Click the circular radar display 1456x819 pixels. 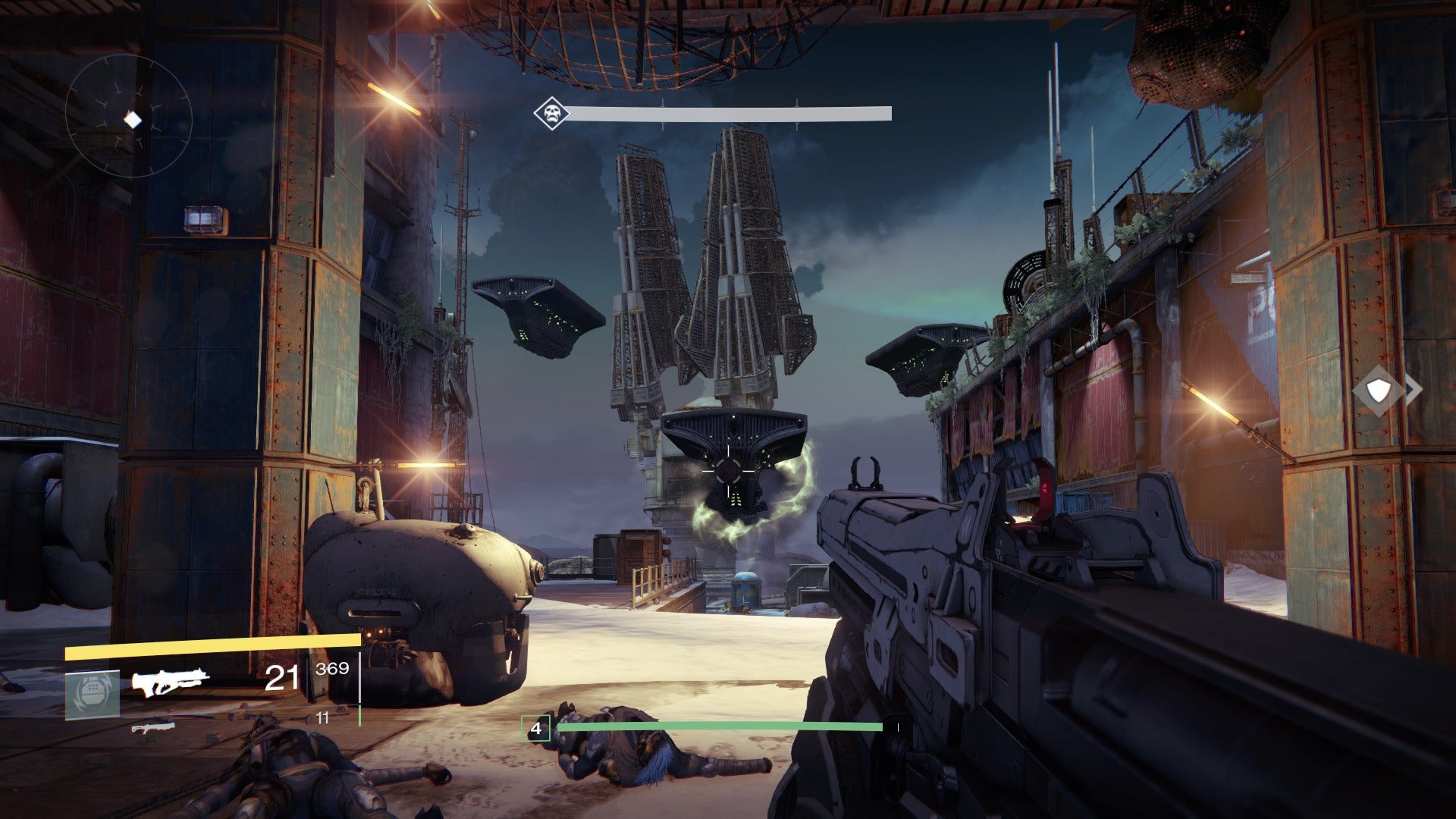pyautogui.click(x=129, y=118)
